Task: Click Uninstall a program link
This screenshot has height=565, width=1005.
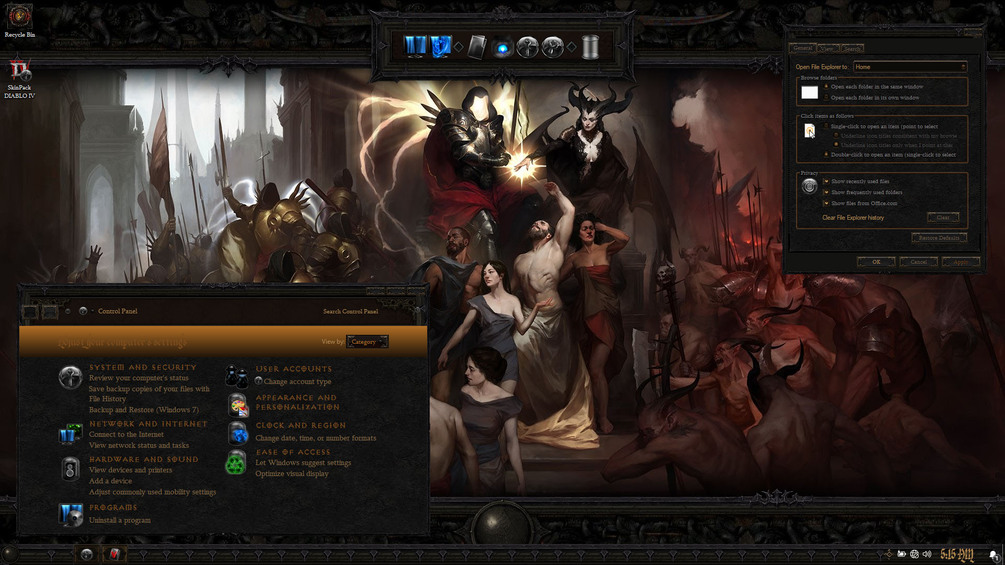Action: pyautogui.click(x=120, y=520)
